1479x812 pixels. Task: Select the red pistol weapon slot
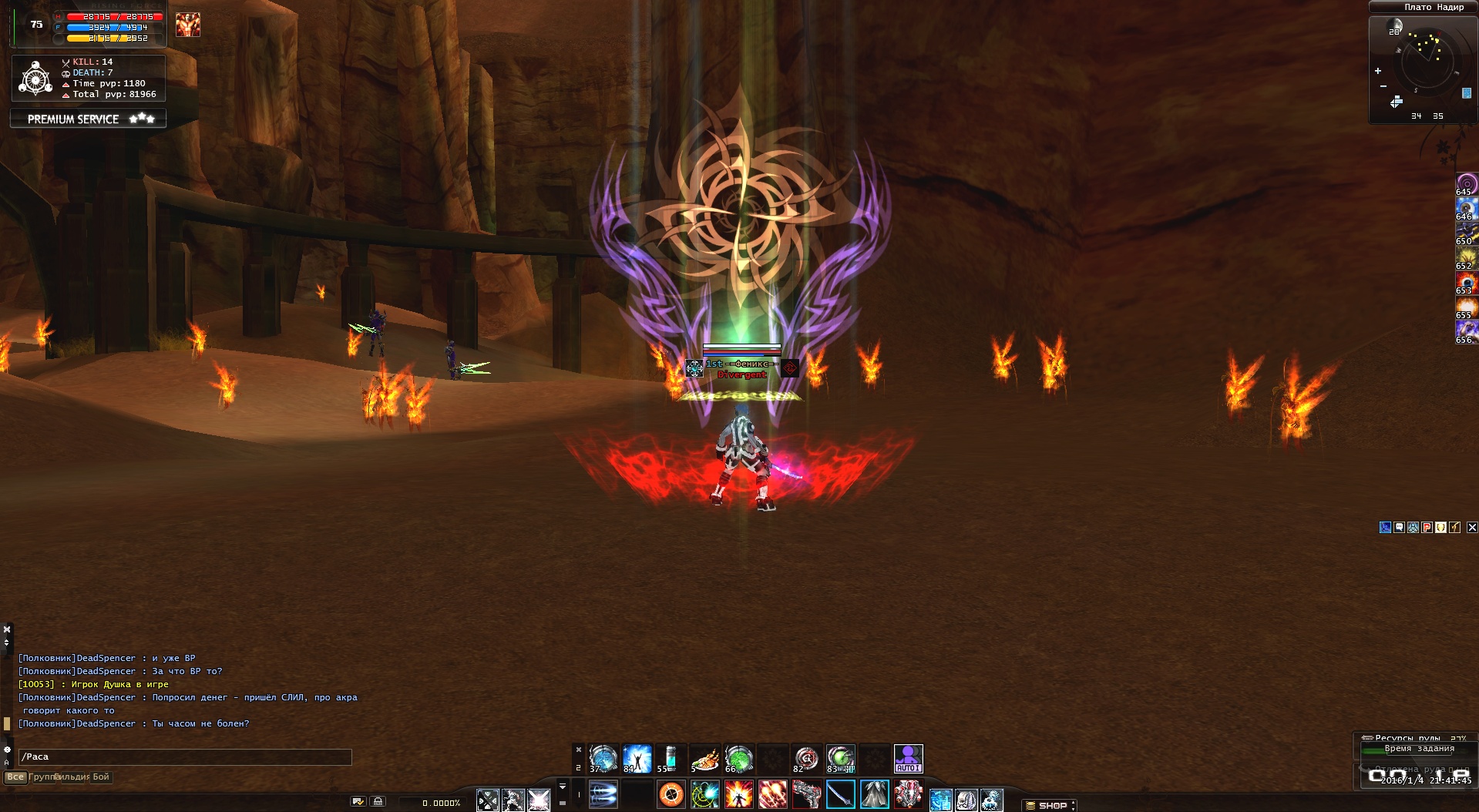[806, 794]
